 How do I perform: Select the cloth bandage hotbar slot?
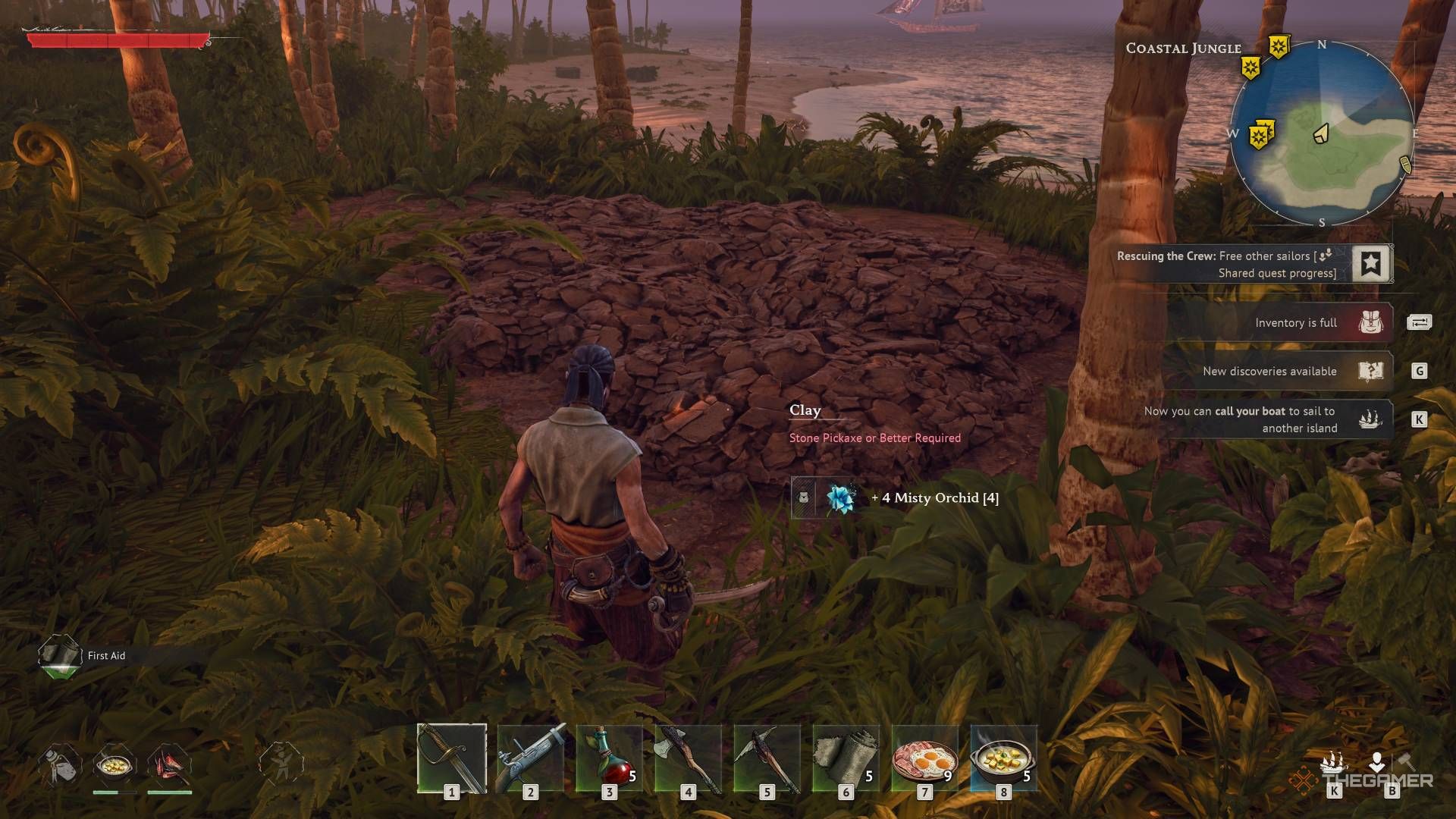tap(846, 758)
